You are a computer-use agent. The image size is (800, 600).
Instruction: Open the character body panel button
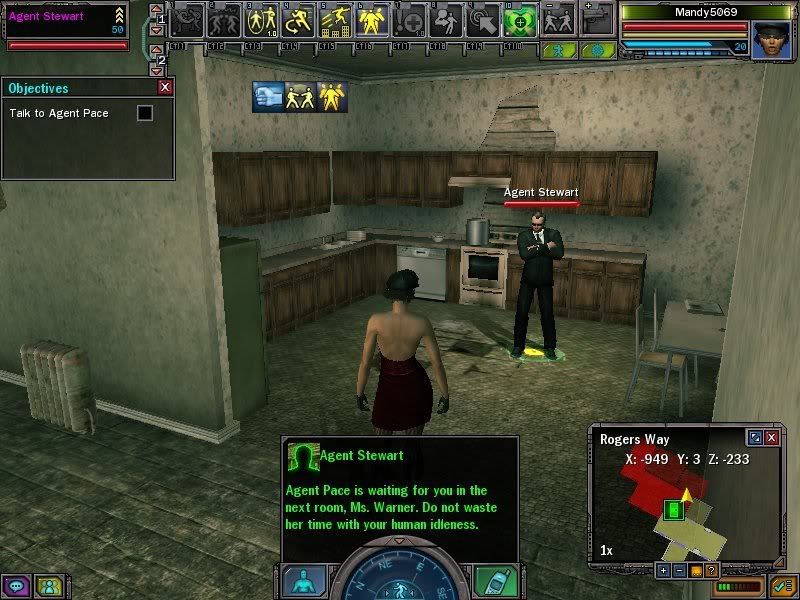pyautogui.click(x=304, y=580)
